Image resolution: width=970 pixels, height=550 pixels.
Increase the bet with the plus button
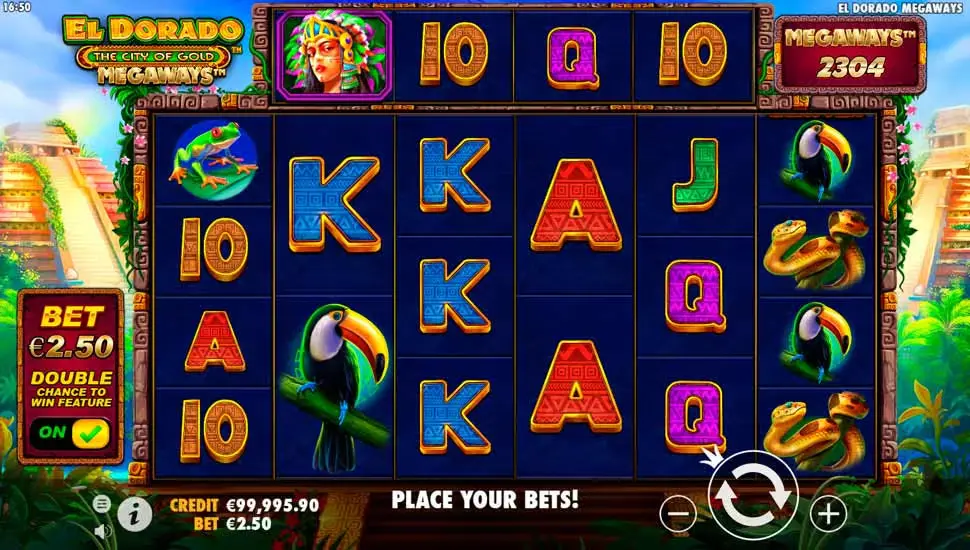828,514
